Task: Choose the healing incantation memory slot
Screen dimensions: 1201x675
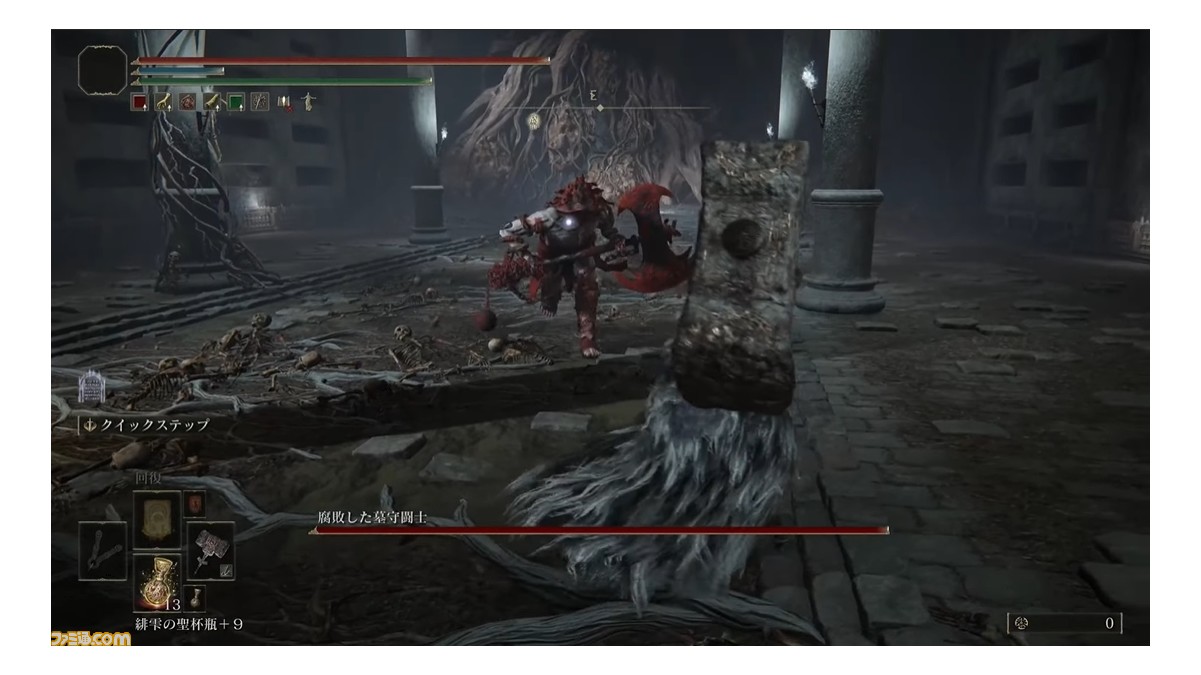Action: tap(157, 518)
